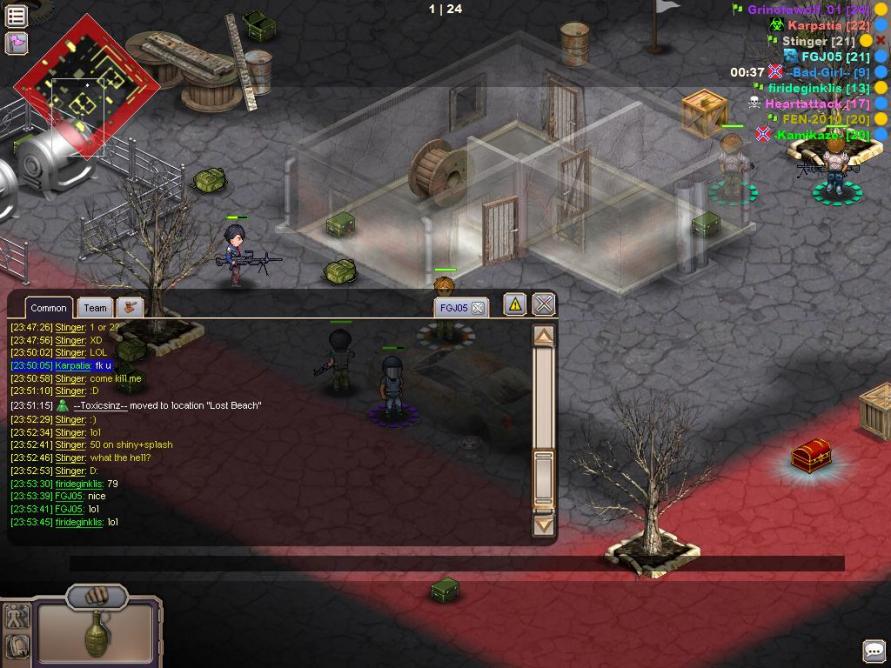Viewport: 891px width, 668px height.
Task: Click the chat scrollbar down arrow
Action: (x=543, y=523)
